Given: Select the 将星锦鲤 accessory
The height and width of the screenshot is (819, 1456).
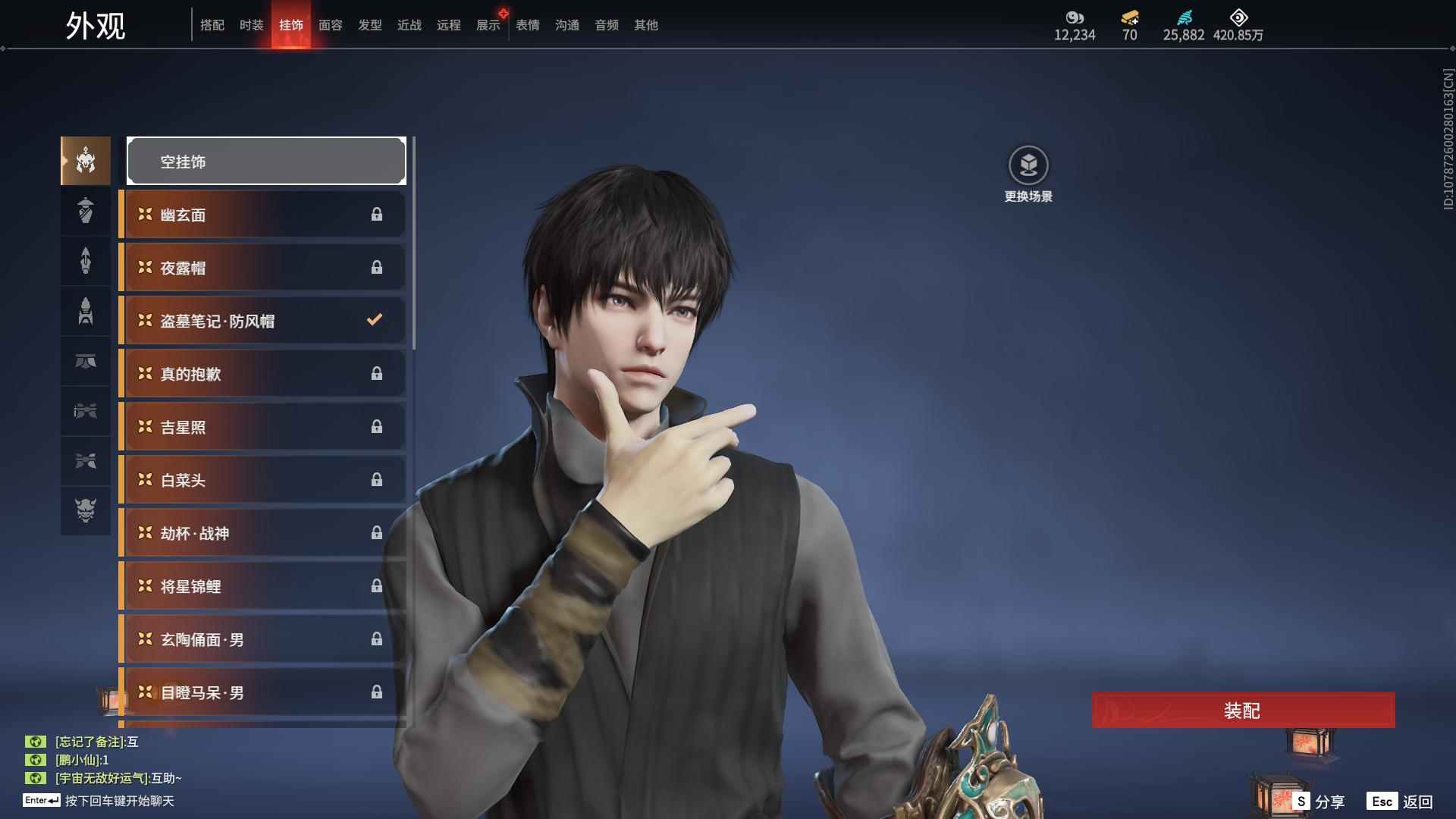Looking at the screenshot, I should click(x=263, y=586).
